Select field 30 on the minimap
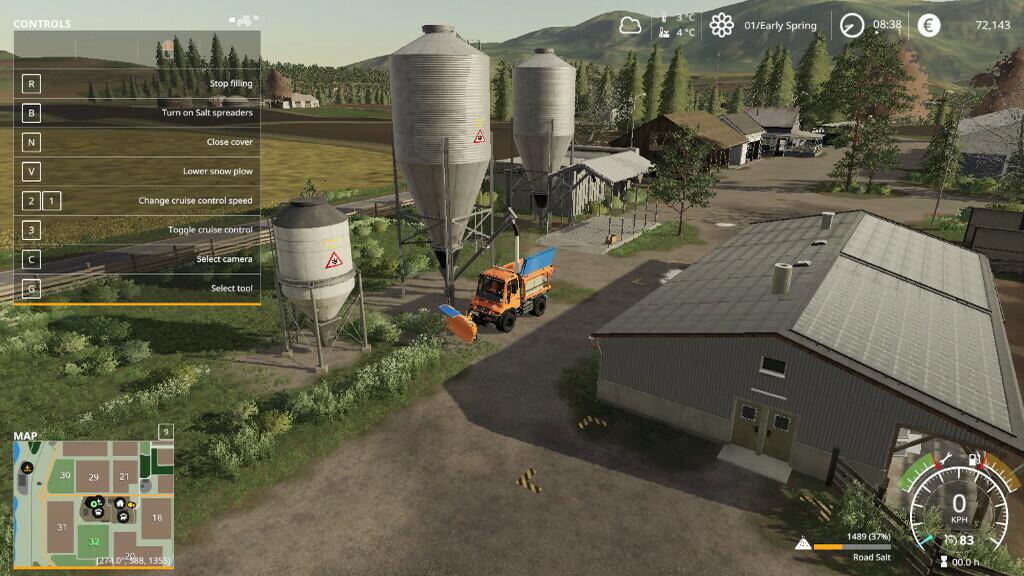This screenshot has width=1024, height=576. coord(65,475)
